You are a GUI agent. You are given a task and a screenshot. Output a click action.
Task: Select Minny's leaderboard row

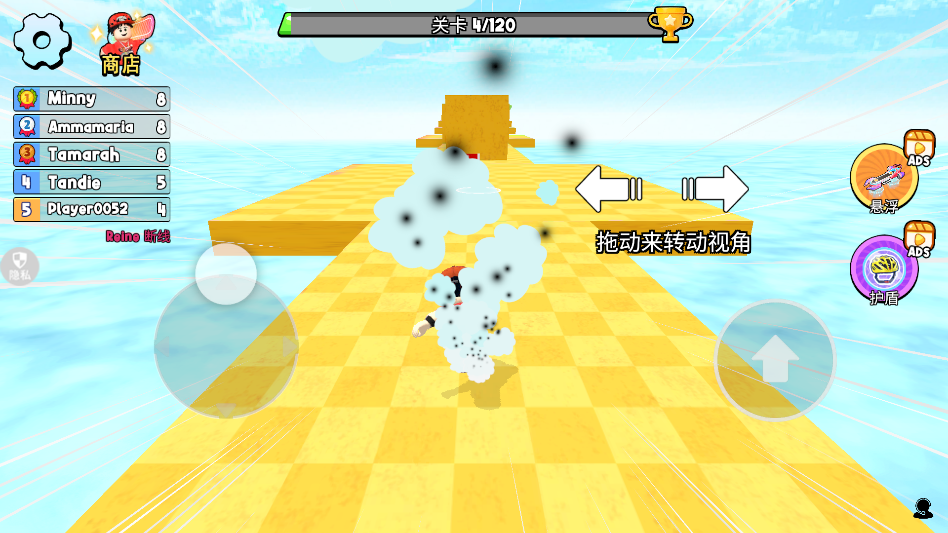[x=91, y=99]
